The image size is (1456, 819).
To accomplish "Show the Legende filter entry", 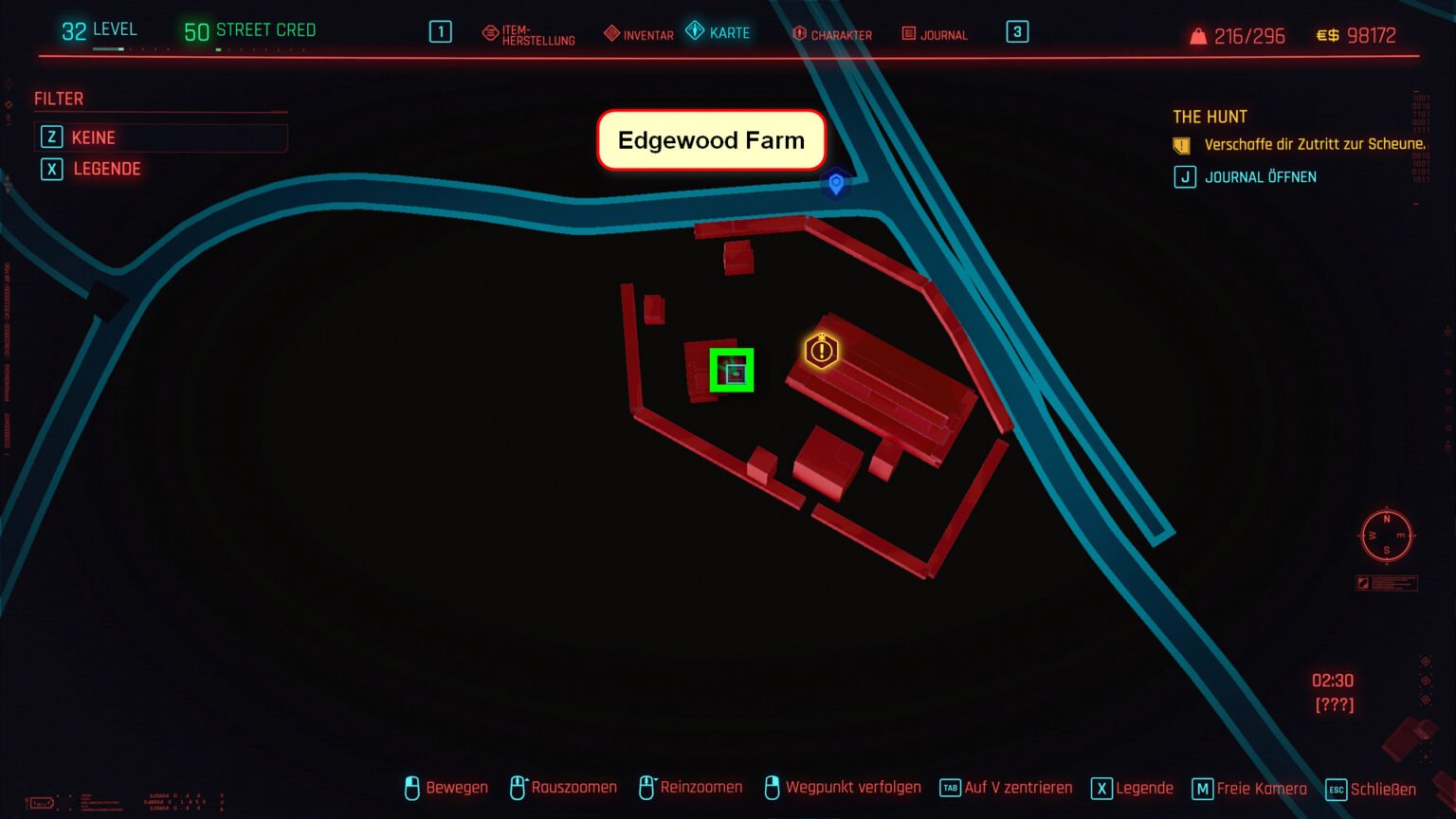I will [106, 169].
